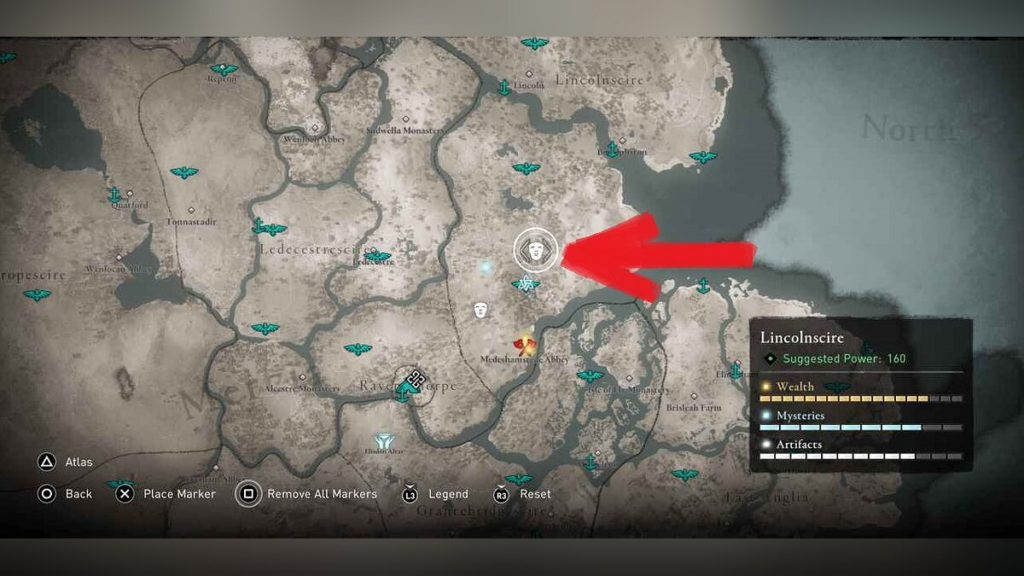Viewport: 1024px width, 576px height.
Task: Click the glowing blue mystery dot
Action: pos(487,268)
